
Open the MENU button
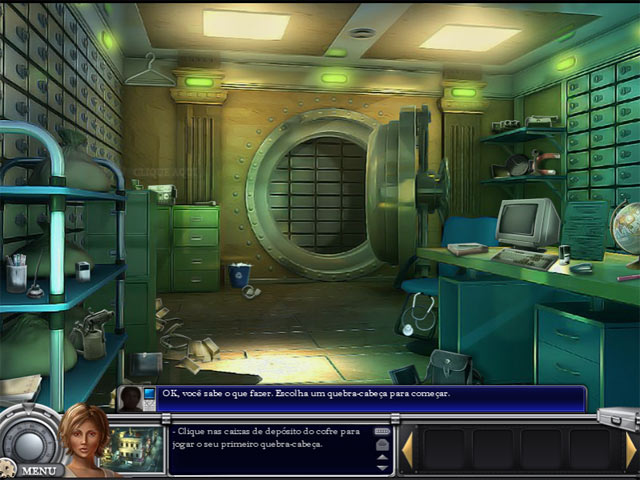click(38, 469)
